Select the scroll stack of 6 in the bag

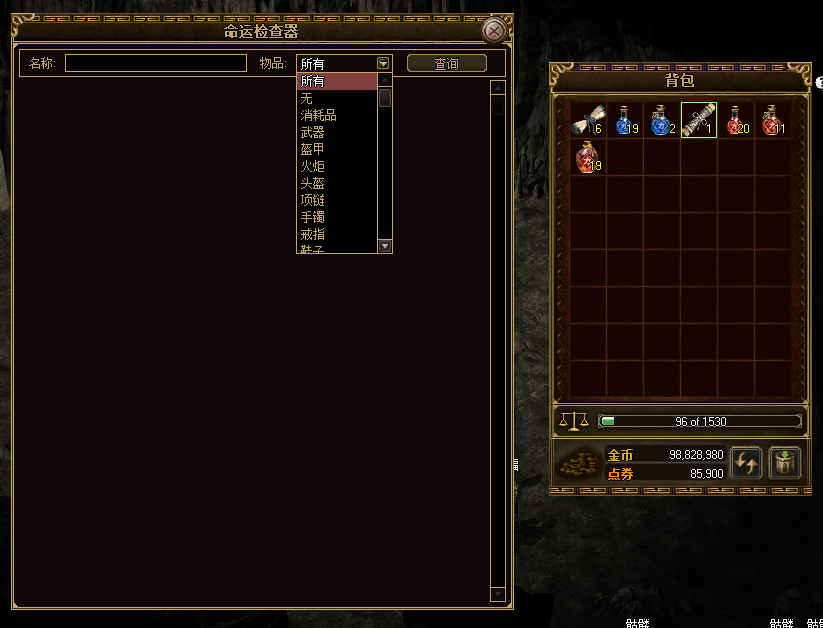[588, 121]
